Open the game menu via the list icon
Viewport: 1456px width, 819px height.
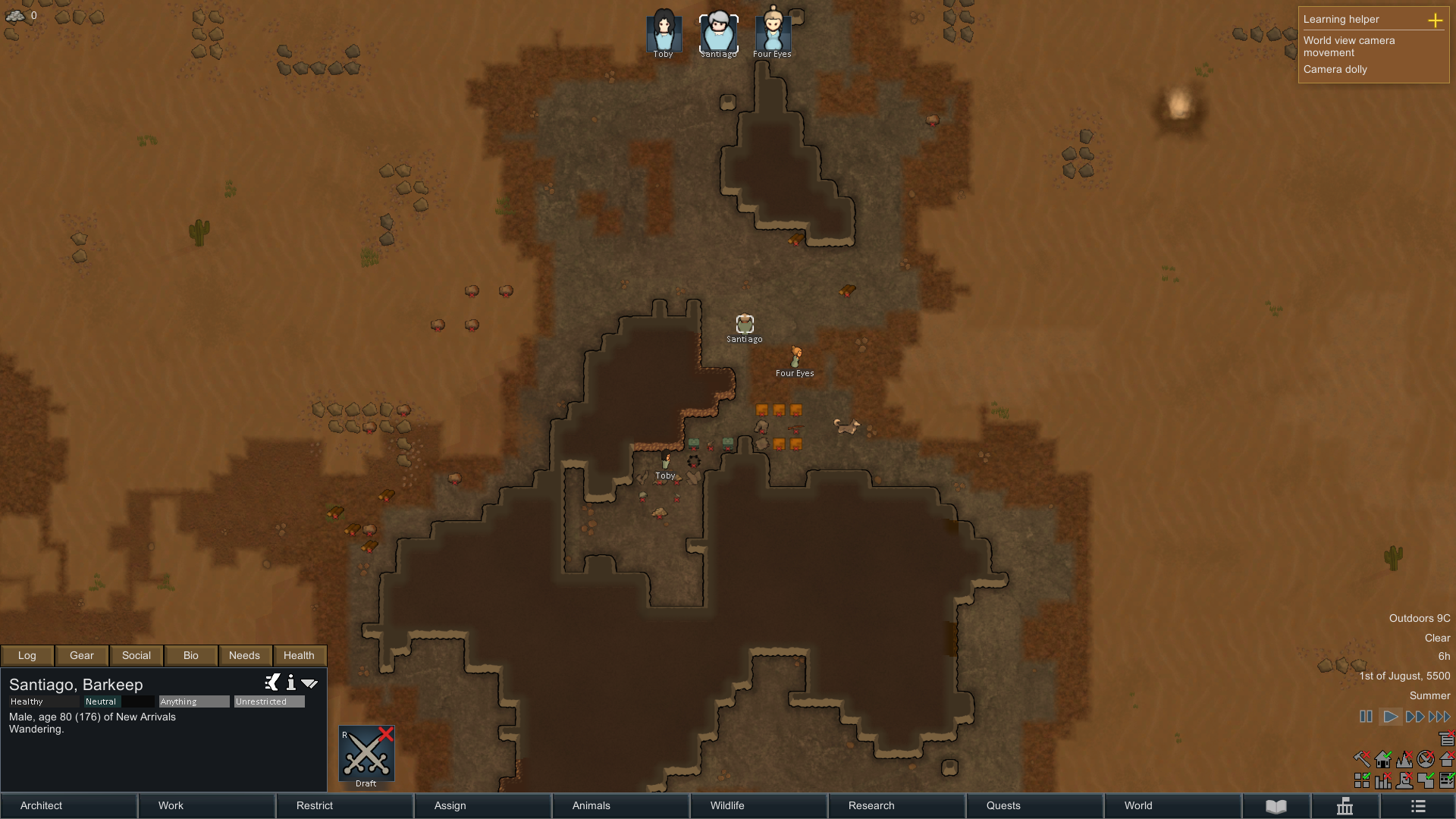pos(1417,806)
